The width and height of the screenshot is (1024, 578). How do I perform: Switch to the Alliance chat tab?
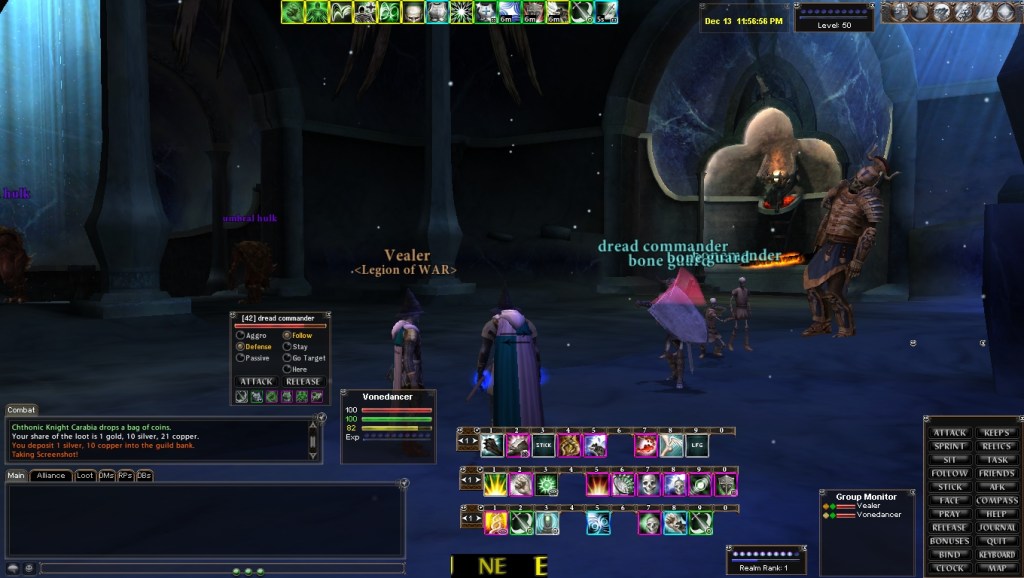point(50,475)
